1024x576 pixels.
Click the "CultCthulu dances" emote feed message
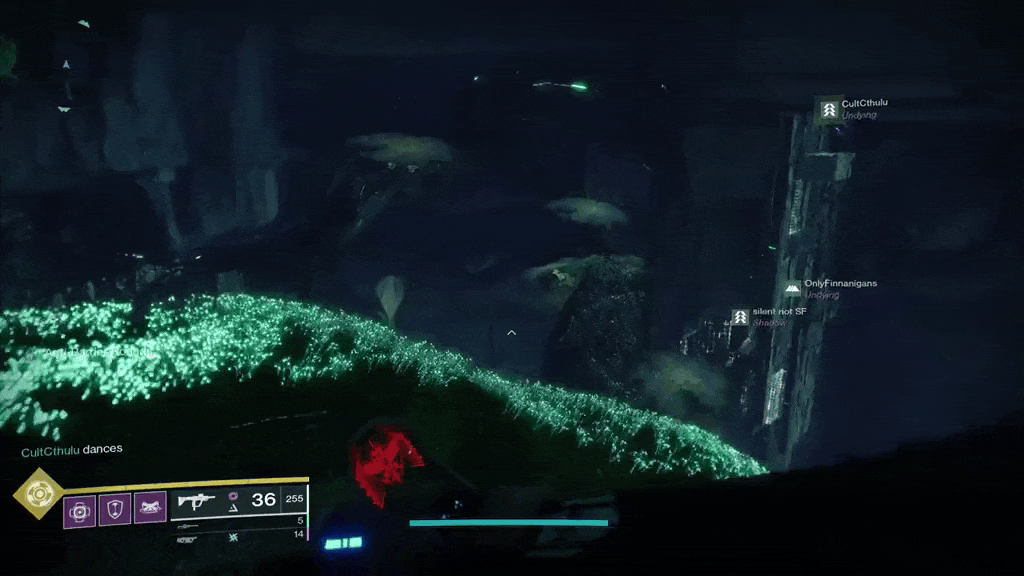[72, 450]
